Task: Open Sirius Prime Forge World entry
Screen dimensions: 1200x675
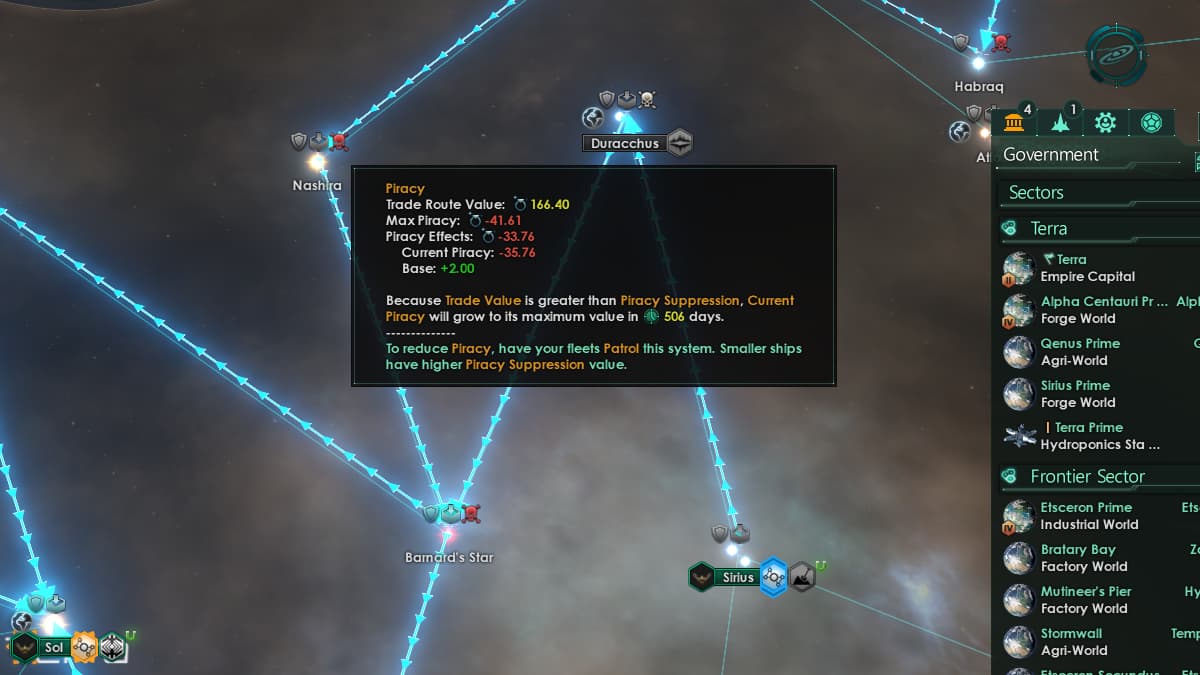Action: point(1077,394)
